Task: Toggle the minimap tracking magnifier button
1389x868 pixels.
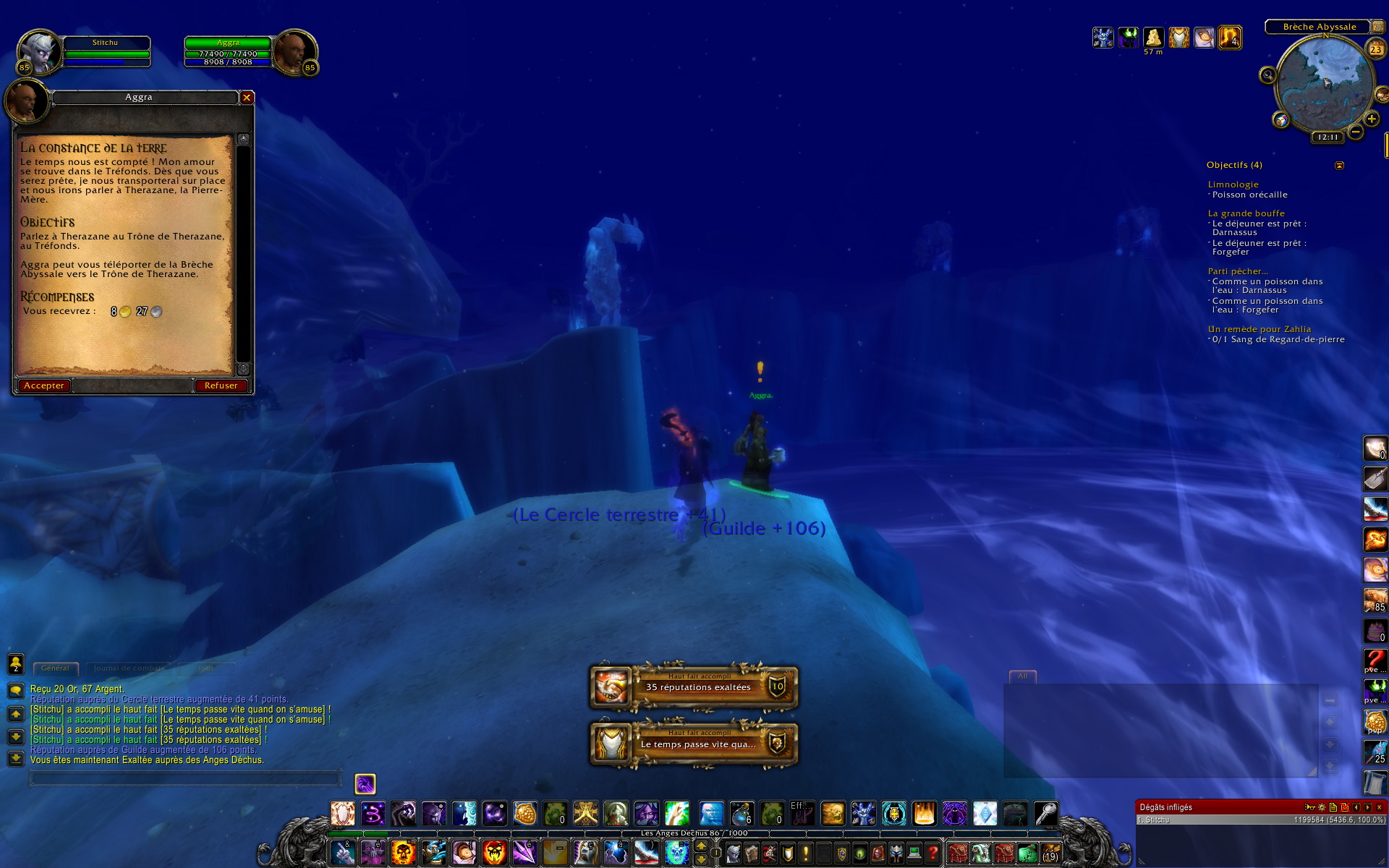Action: [1267, 75]
